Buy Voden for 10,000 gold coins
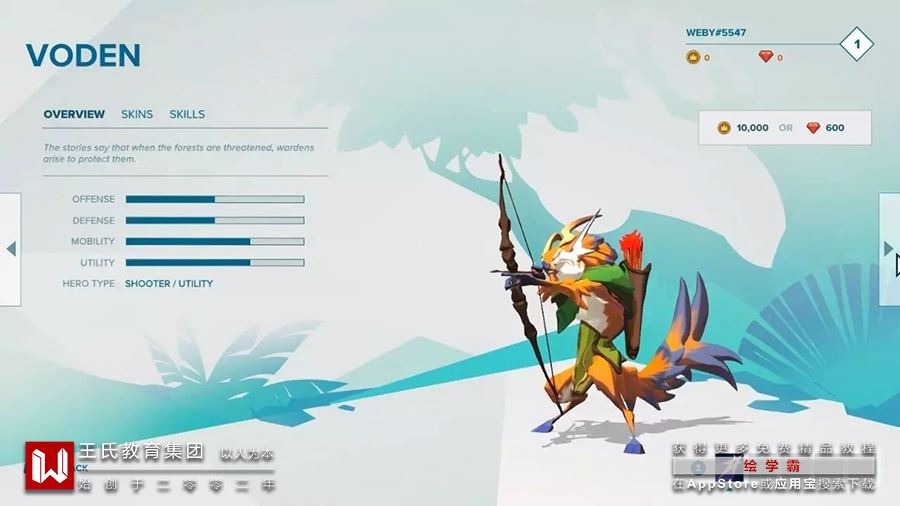 pos(743,128)
